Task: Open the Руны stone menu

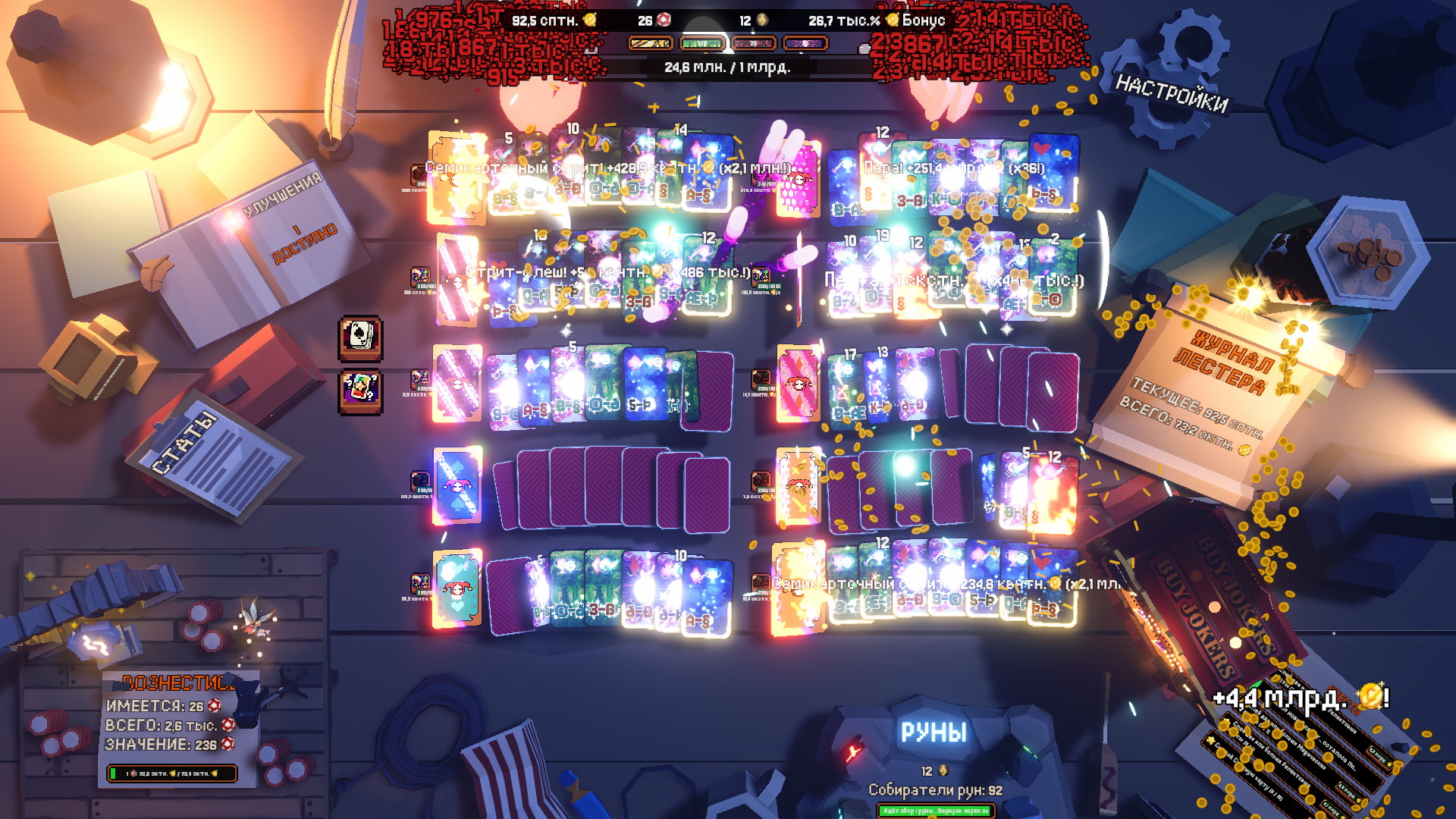Action: (933, 733)
